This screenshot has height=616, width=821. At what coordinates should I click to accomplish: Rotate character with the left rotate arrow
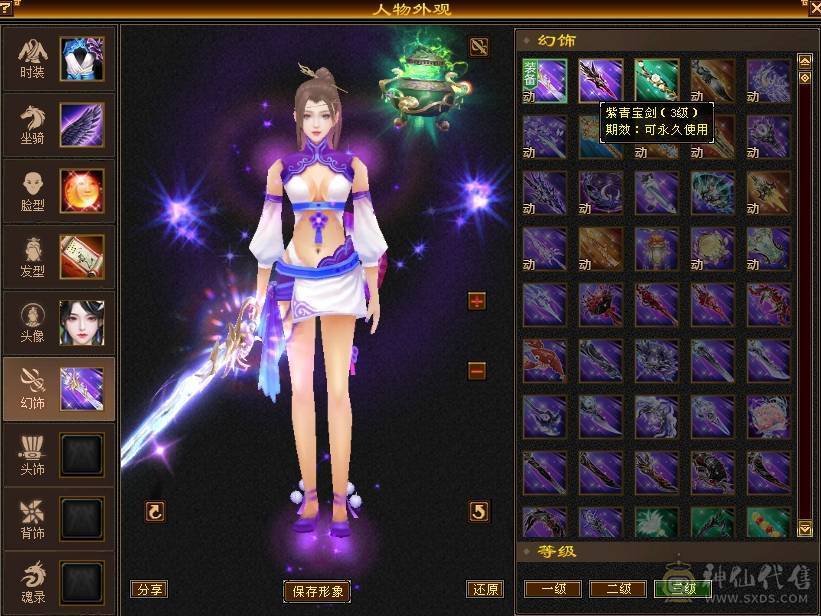point(155,511)
